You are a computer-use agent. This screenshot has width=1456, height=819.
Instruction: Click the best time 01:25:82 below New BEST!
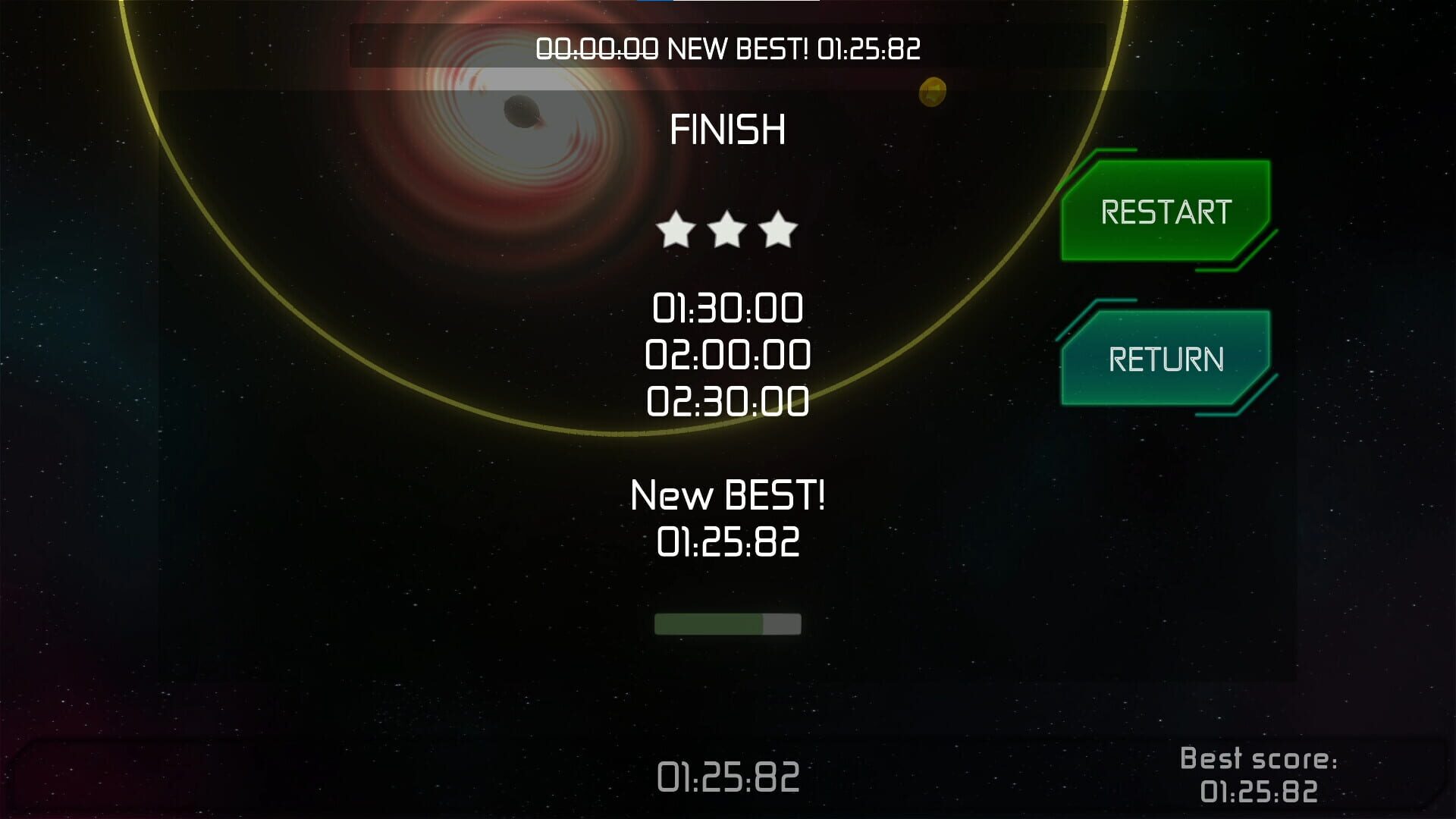(726, 539)
